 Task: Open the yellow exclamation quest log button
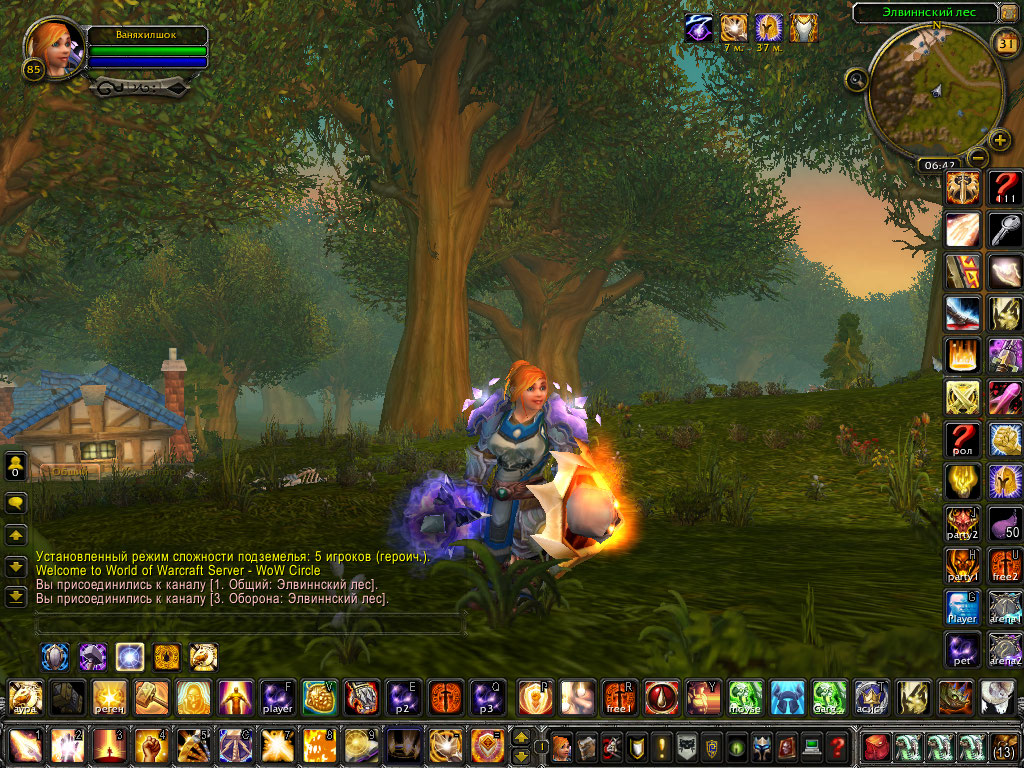click(x=661, y=746)
